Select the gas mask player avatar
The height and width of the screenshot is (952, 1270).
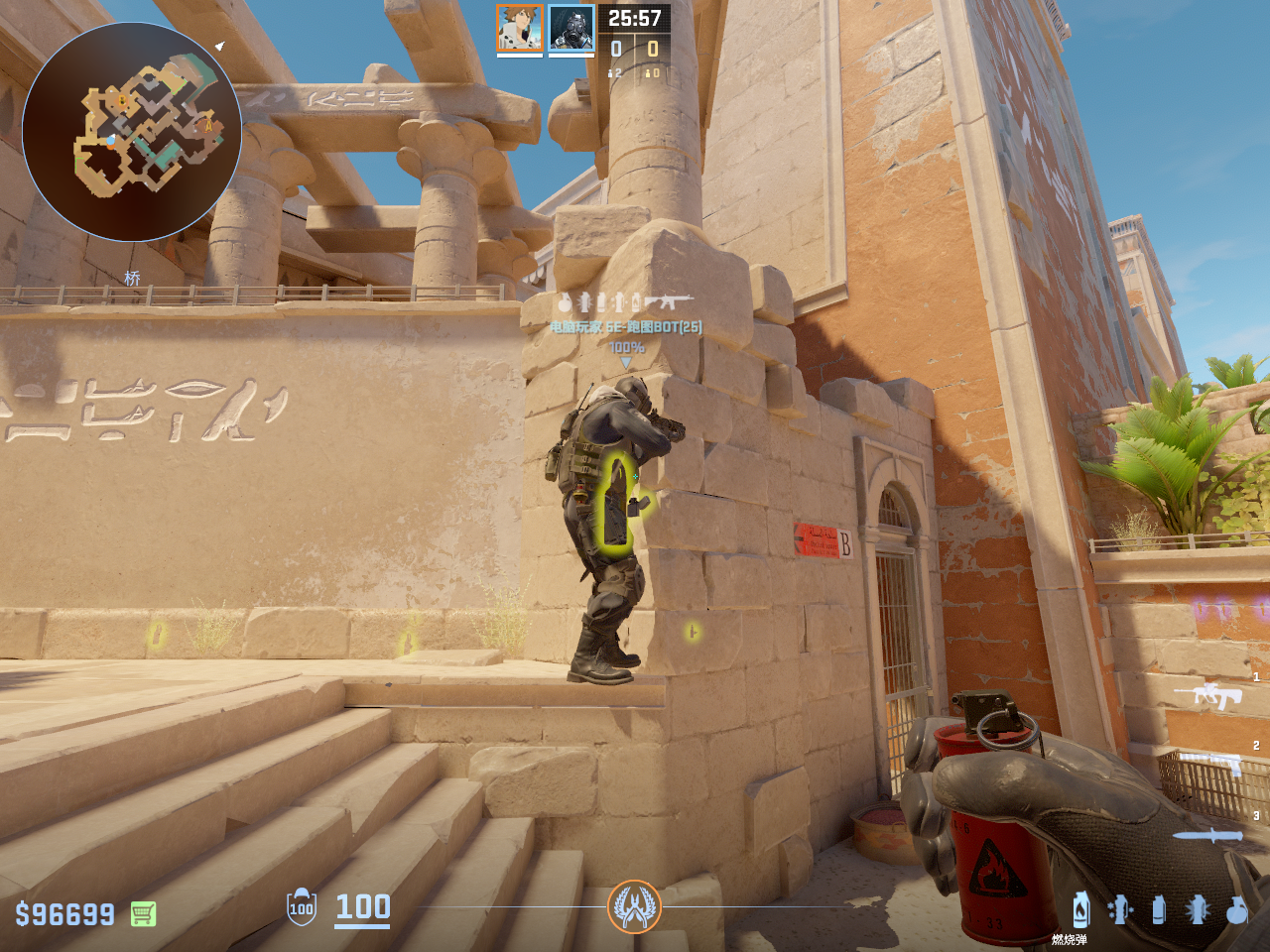(571, 28)
